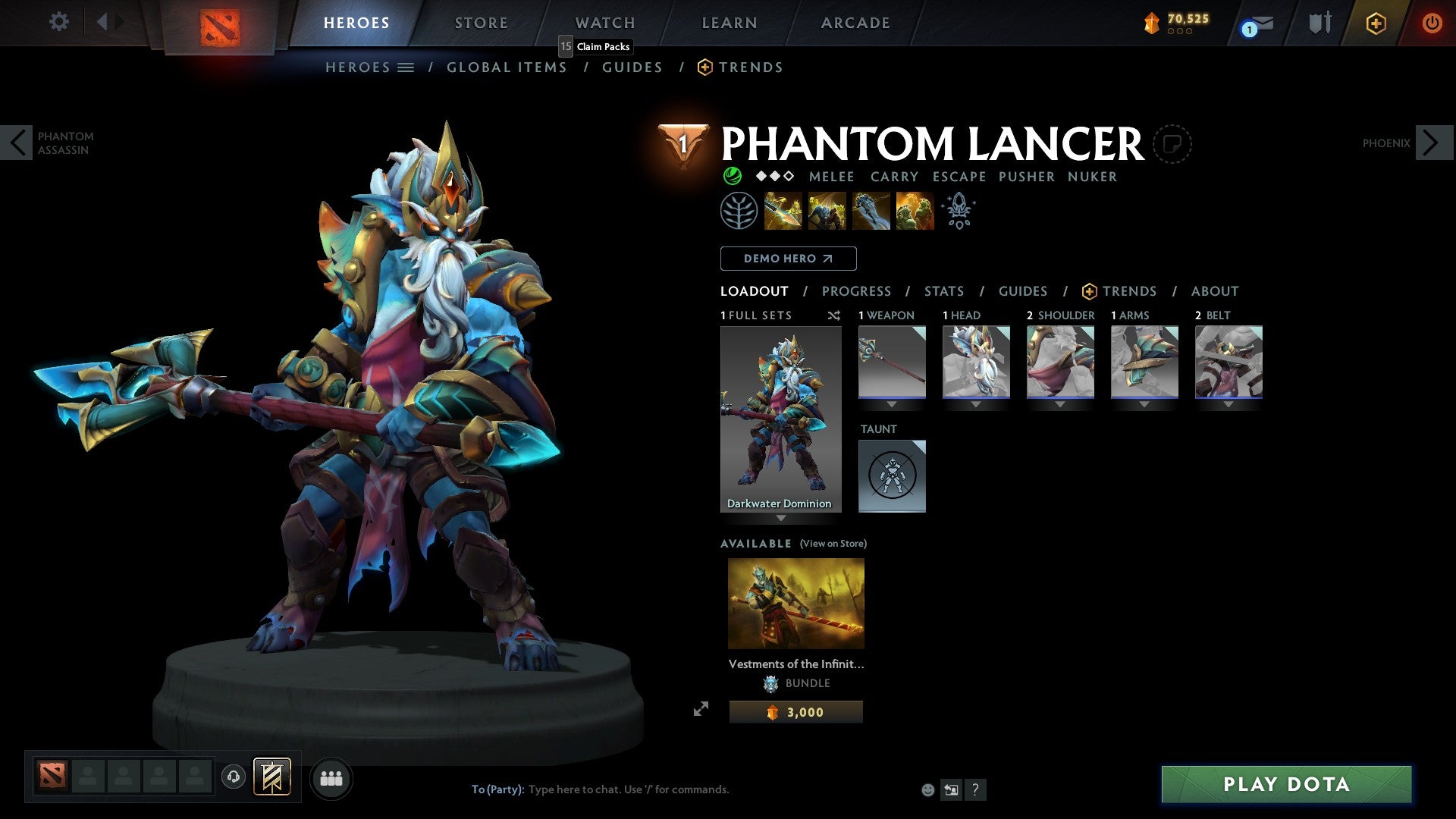1456x819 pixels.
Task: Select the Vestments of the Infinite bundle thumbnail
Action: coord(795,603)
